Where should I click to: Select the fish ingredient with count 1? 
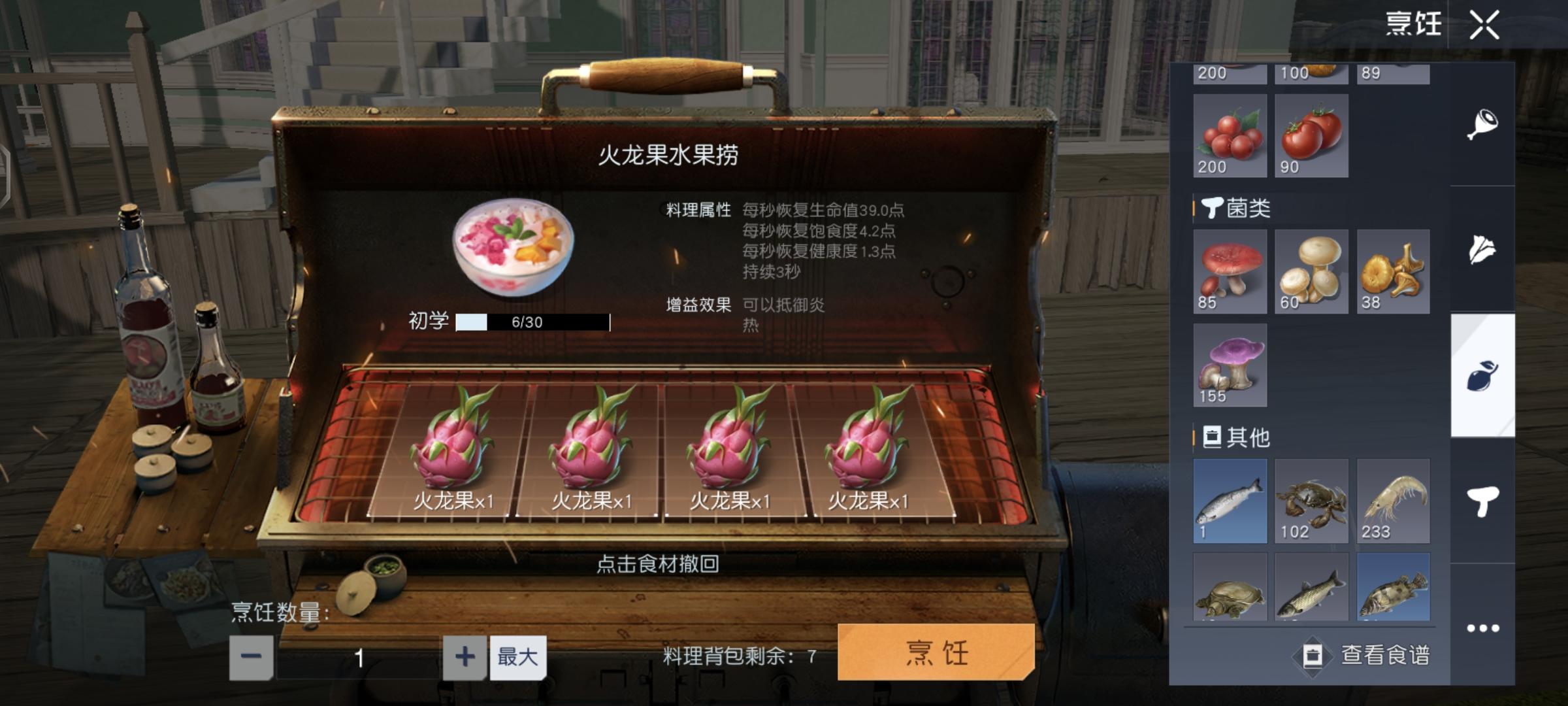pos(1229,500)
